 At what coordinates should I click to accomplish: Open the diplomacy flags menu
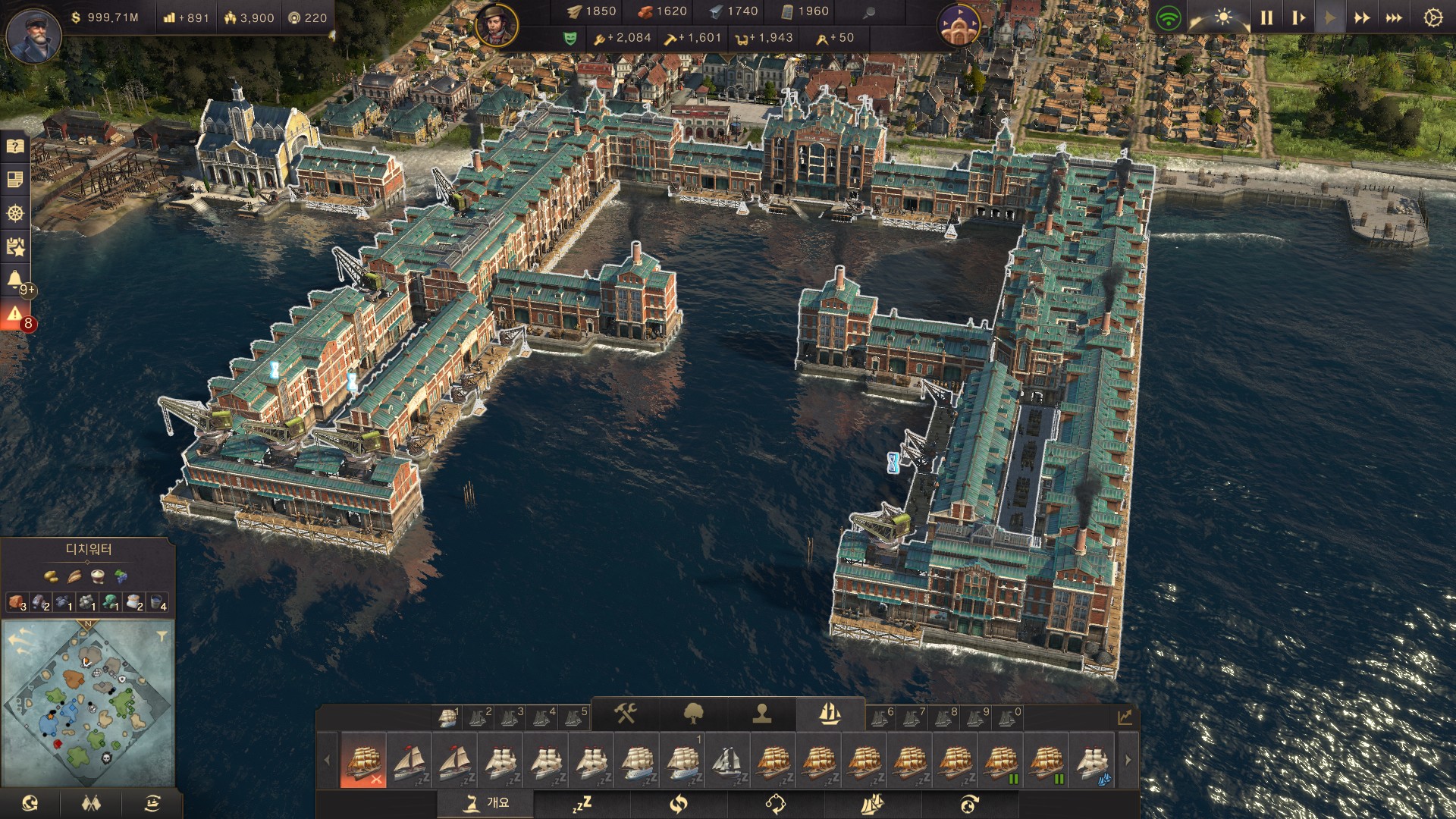[x=91, y=803]
